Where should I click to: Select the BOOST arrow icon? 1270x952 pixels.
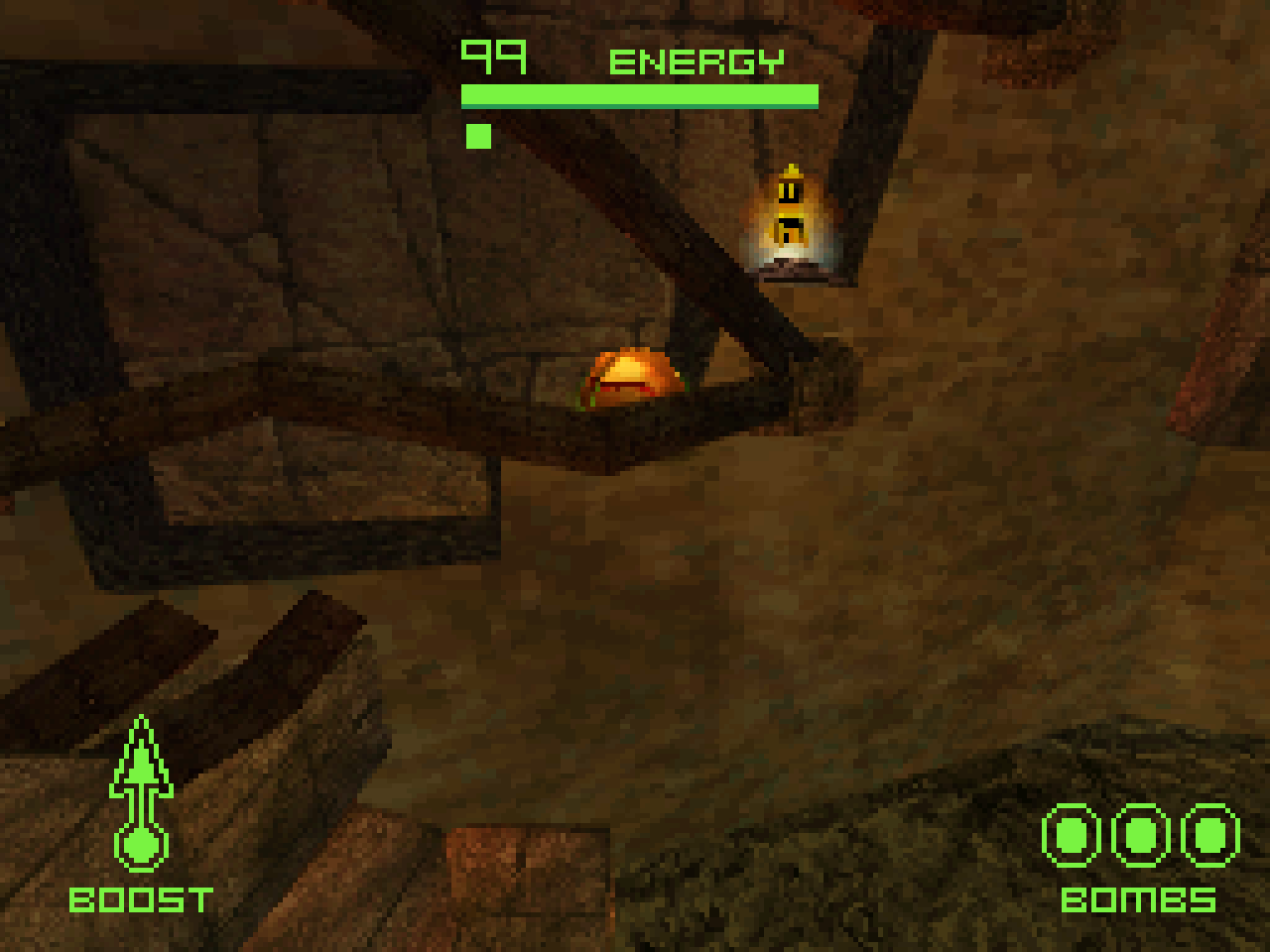point(142,783)
